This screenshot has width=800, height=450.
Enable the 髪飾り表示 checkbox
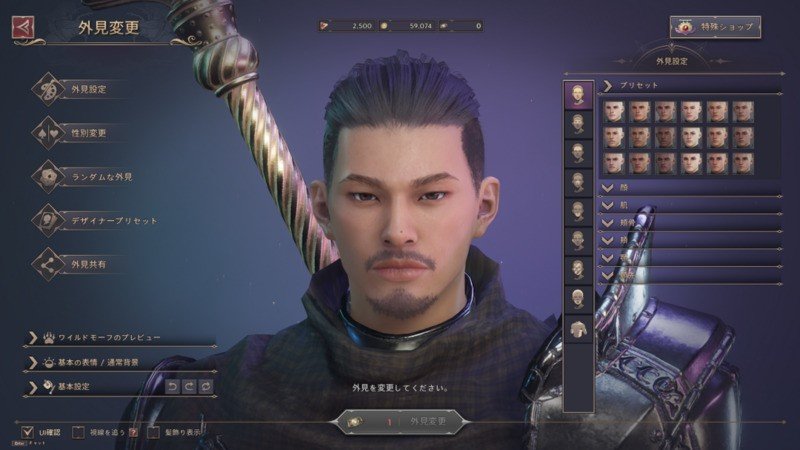point(154,432)
